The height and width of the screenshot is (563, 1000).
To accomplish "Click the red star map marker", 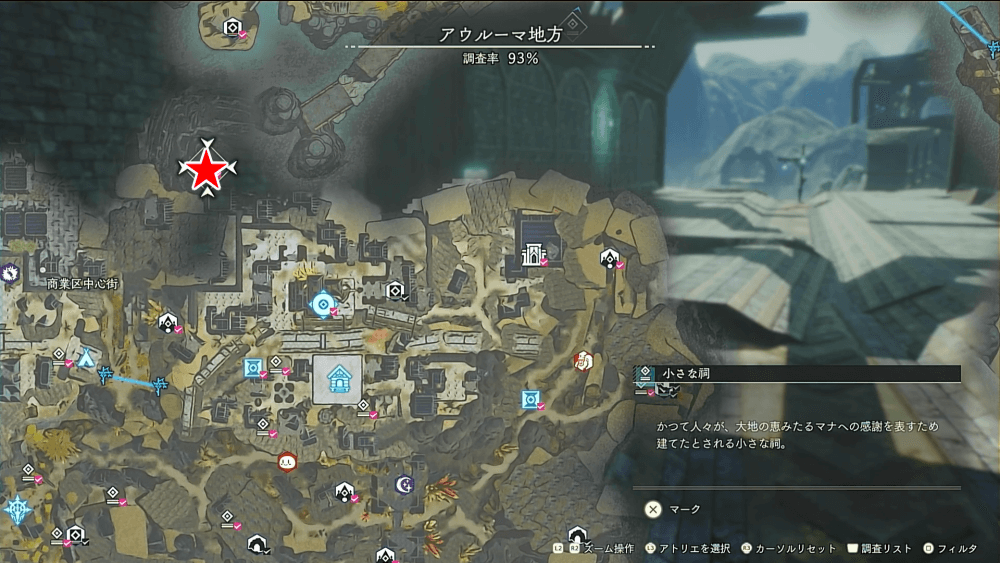I will (206, 172).
